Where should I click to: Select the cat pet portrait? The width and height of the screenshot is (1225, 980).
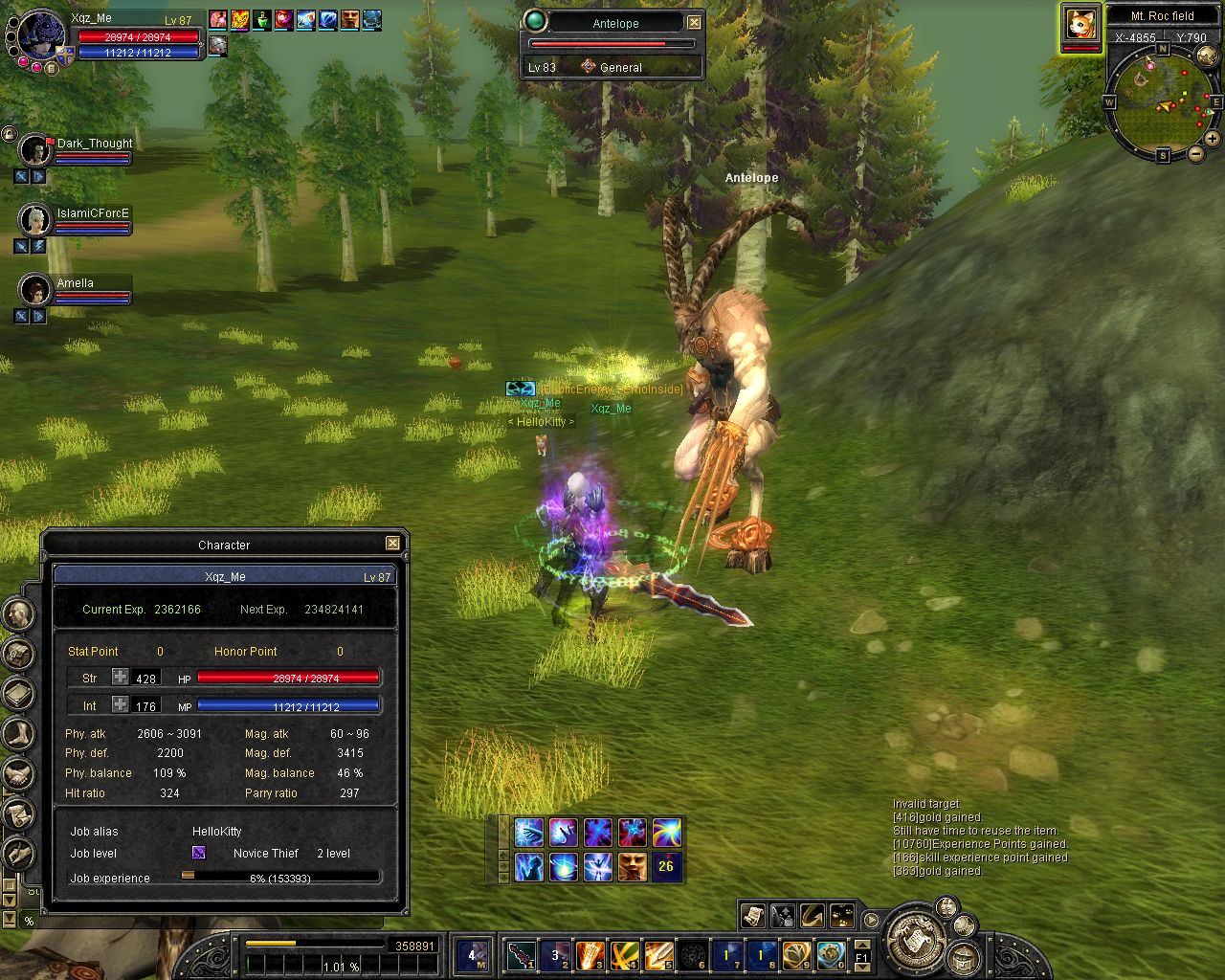1080,24
